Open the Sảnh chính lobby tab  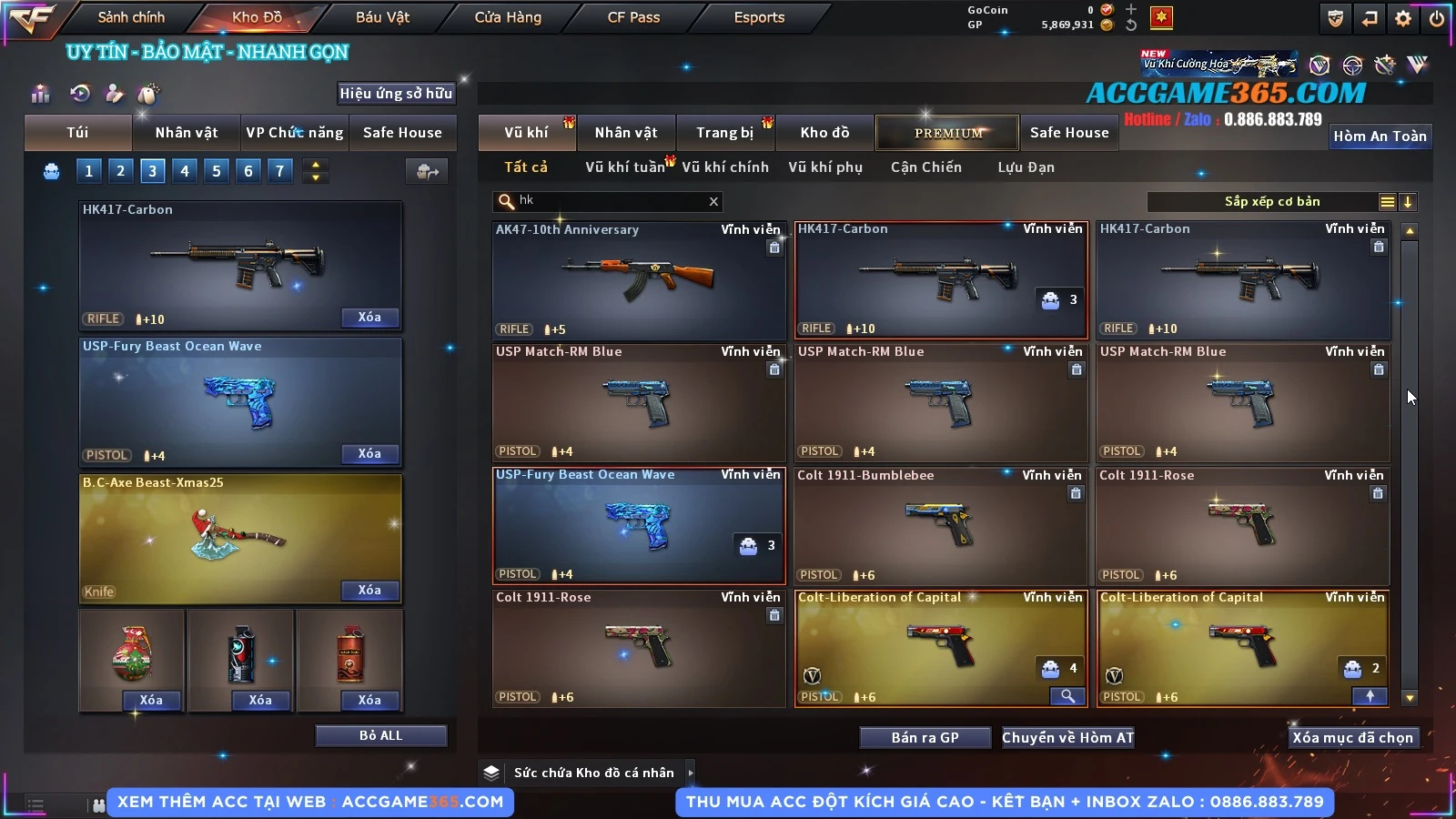coord(131,17)
